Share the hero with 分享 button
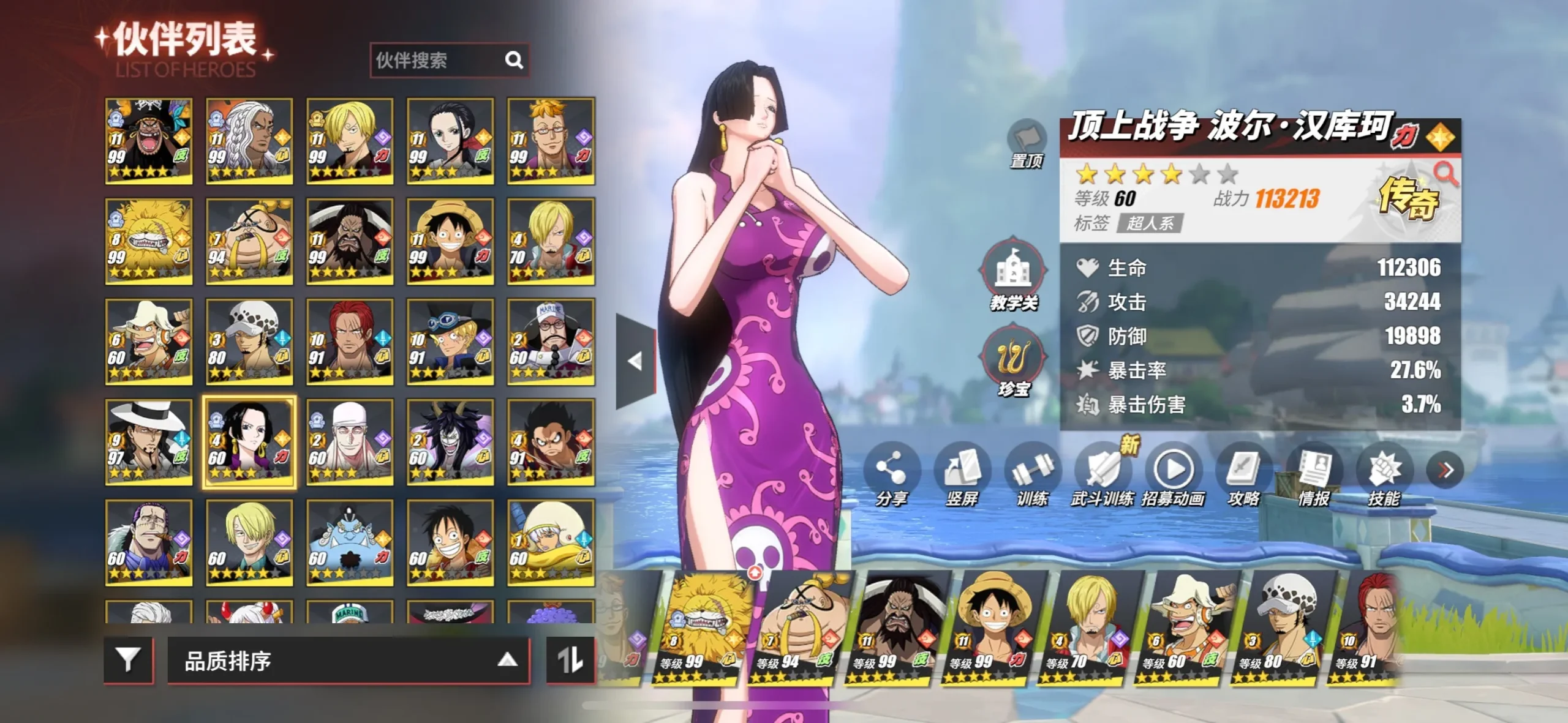Viewport: 1568px width, 723px height. [x=891, y=474]
